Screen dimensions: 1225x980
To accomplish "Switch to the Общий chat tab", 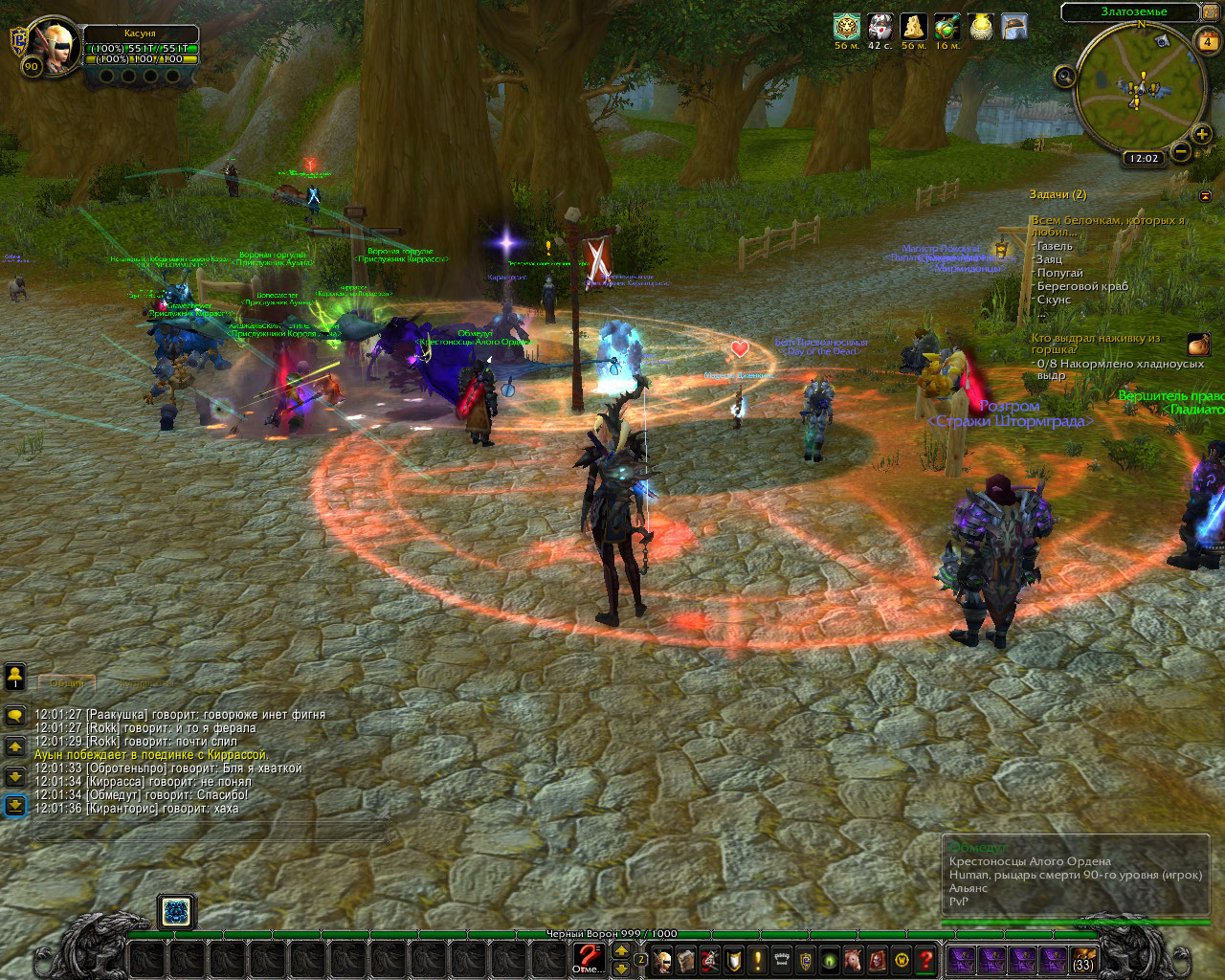I will click(x=67, y=683).
